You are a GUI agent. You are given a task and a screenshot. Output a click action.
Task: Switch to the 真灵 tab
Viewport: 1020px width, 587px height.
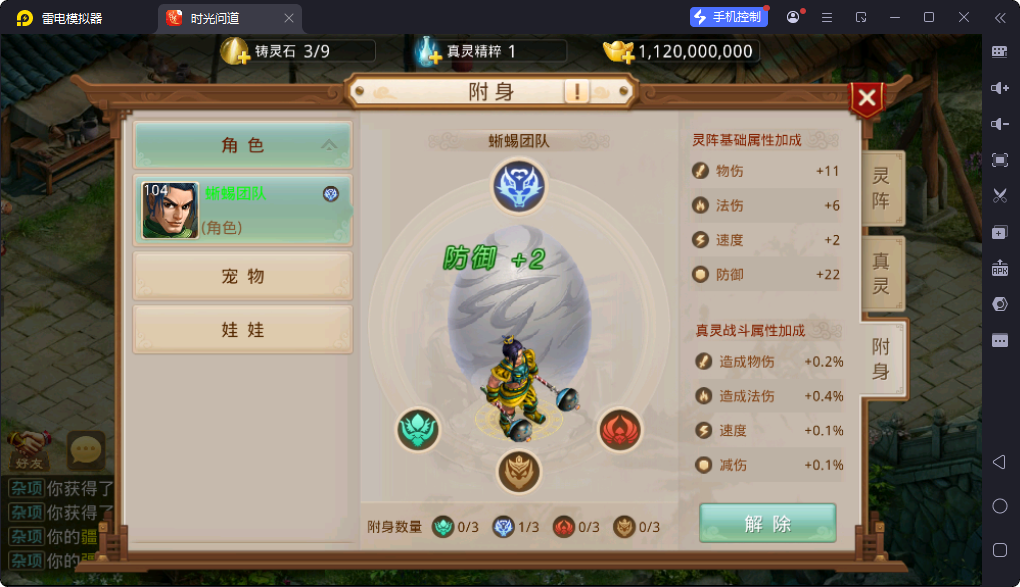click(x=882, y=274)
